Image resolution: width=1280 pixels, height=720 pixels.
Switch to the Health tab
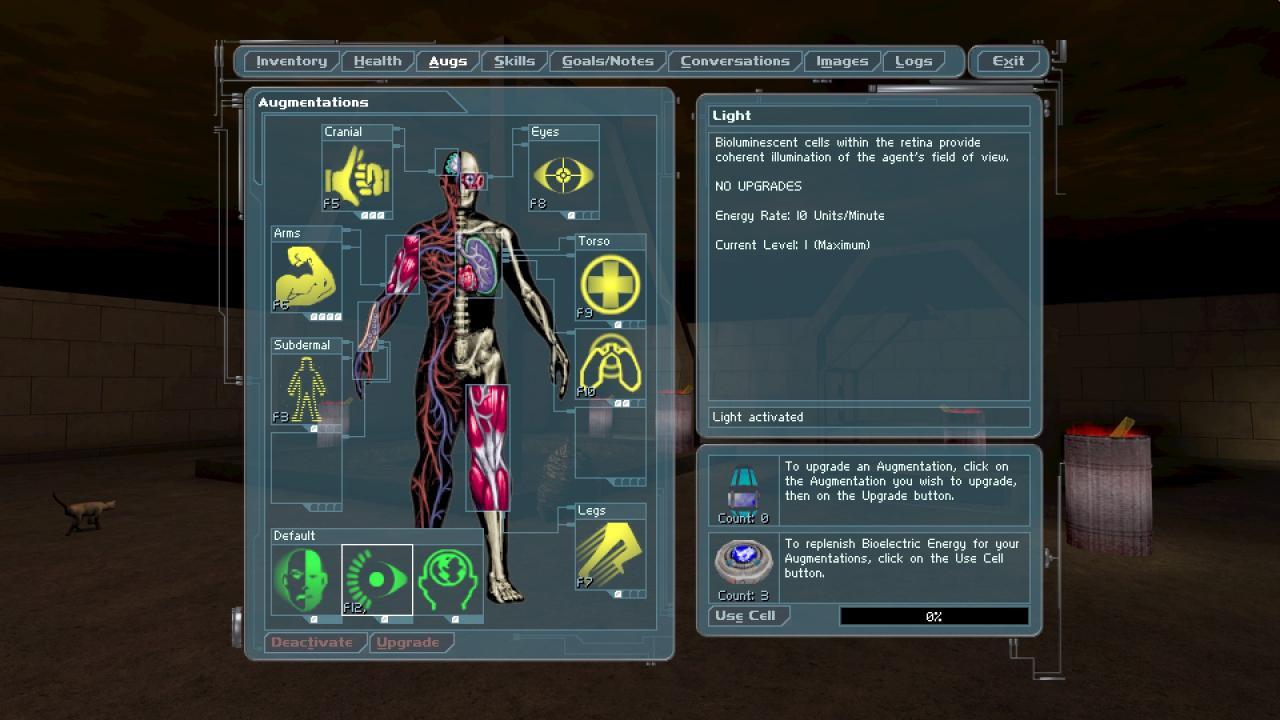[x=377, y=62]
